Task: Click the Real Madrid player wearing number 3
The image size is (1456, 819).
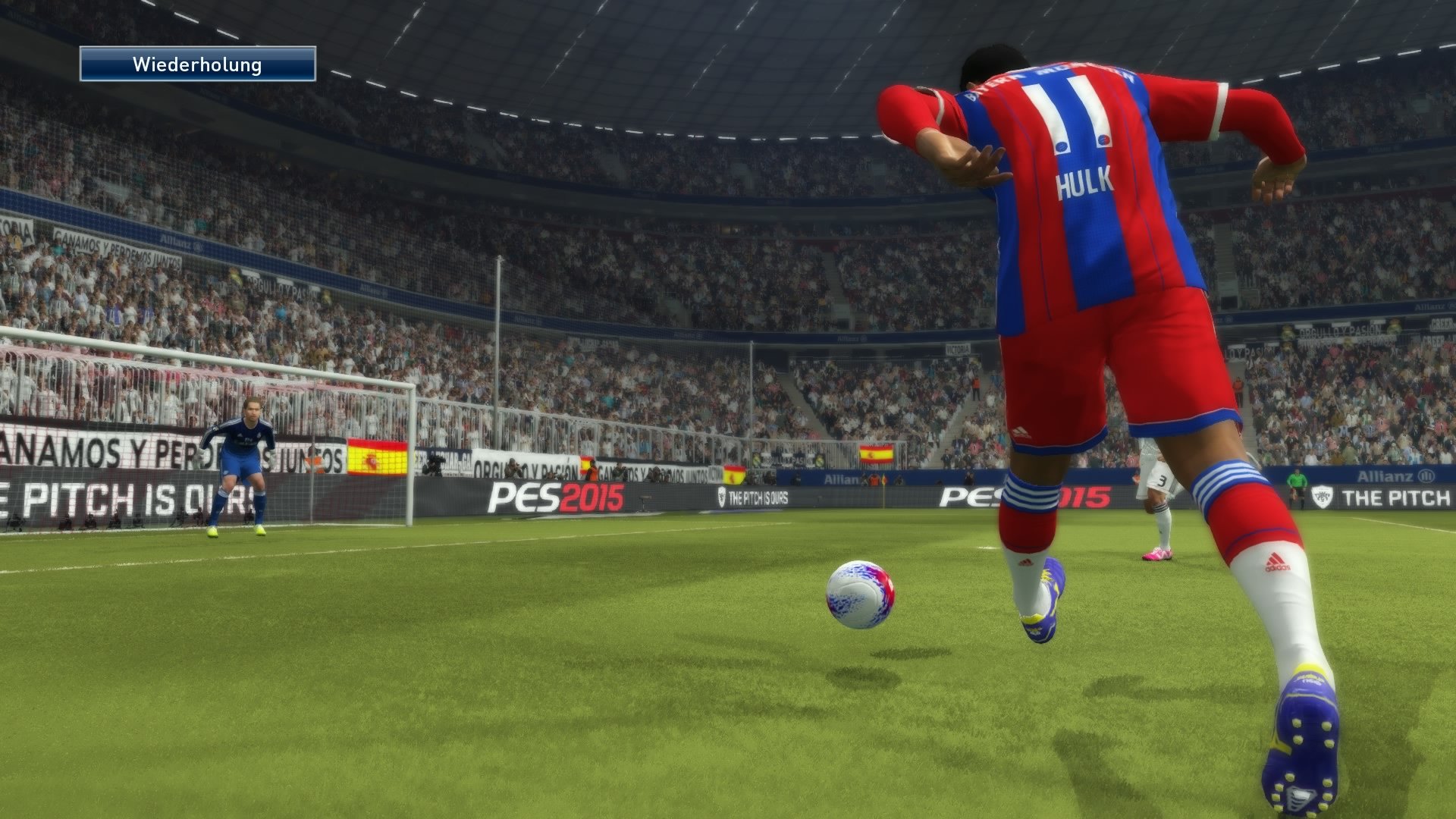Action: [1162, 480]
